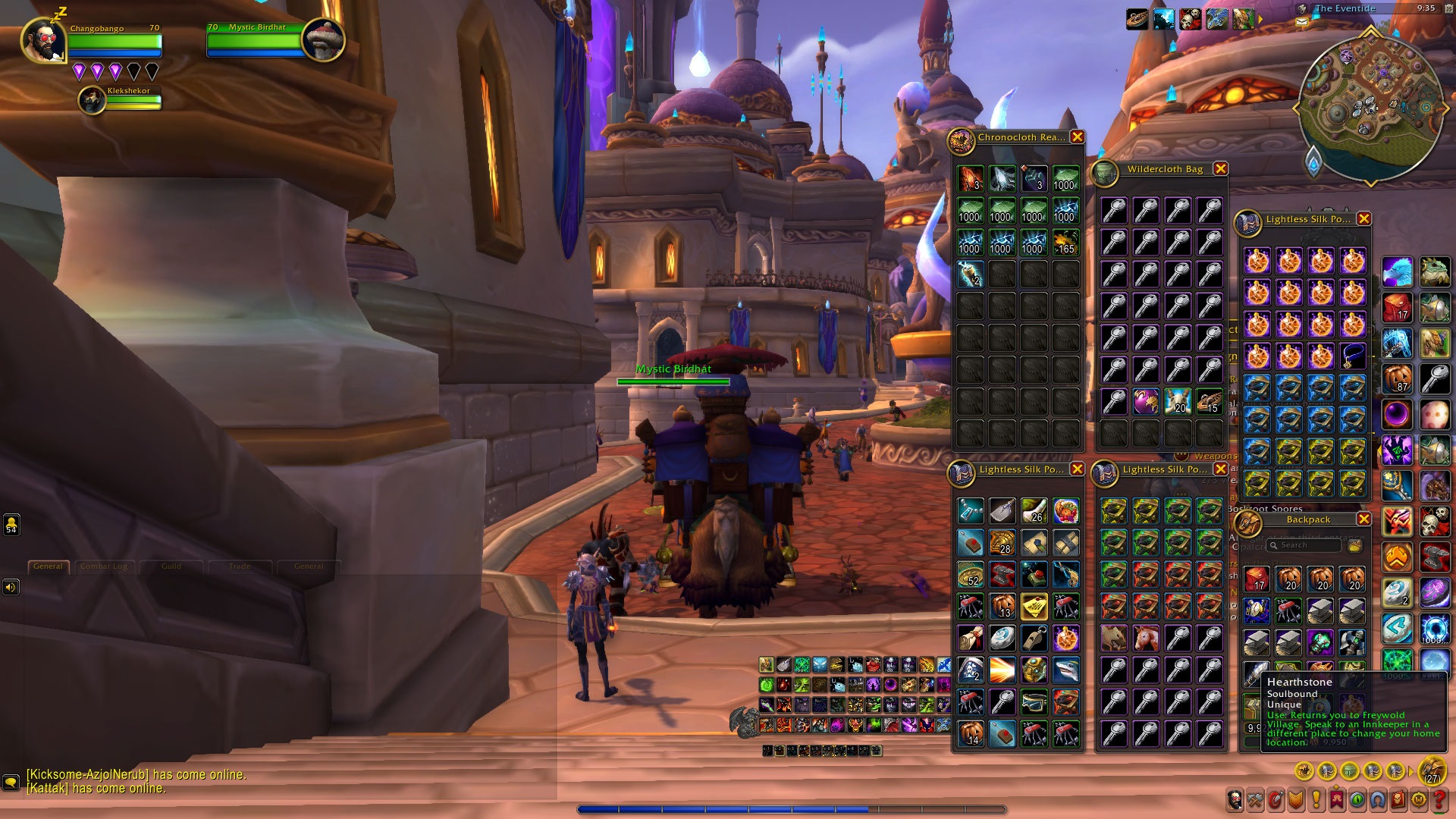Select the horned skull stack of 20
Viewport: 1456px width, 819px height.
tap(1178, 401)
